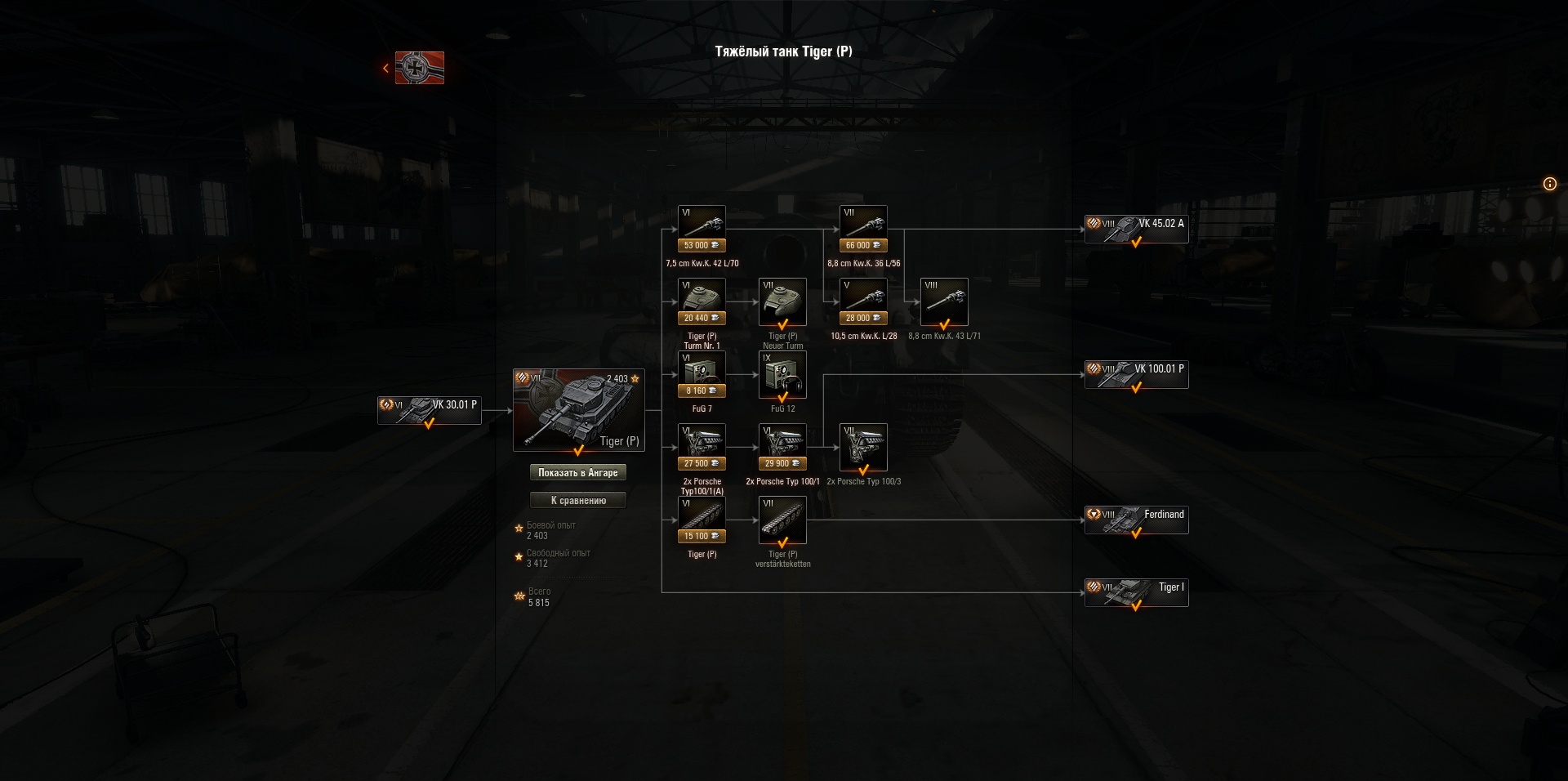
Task: Click the К сравнению button
Action: 579,500
